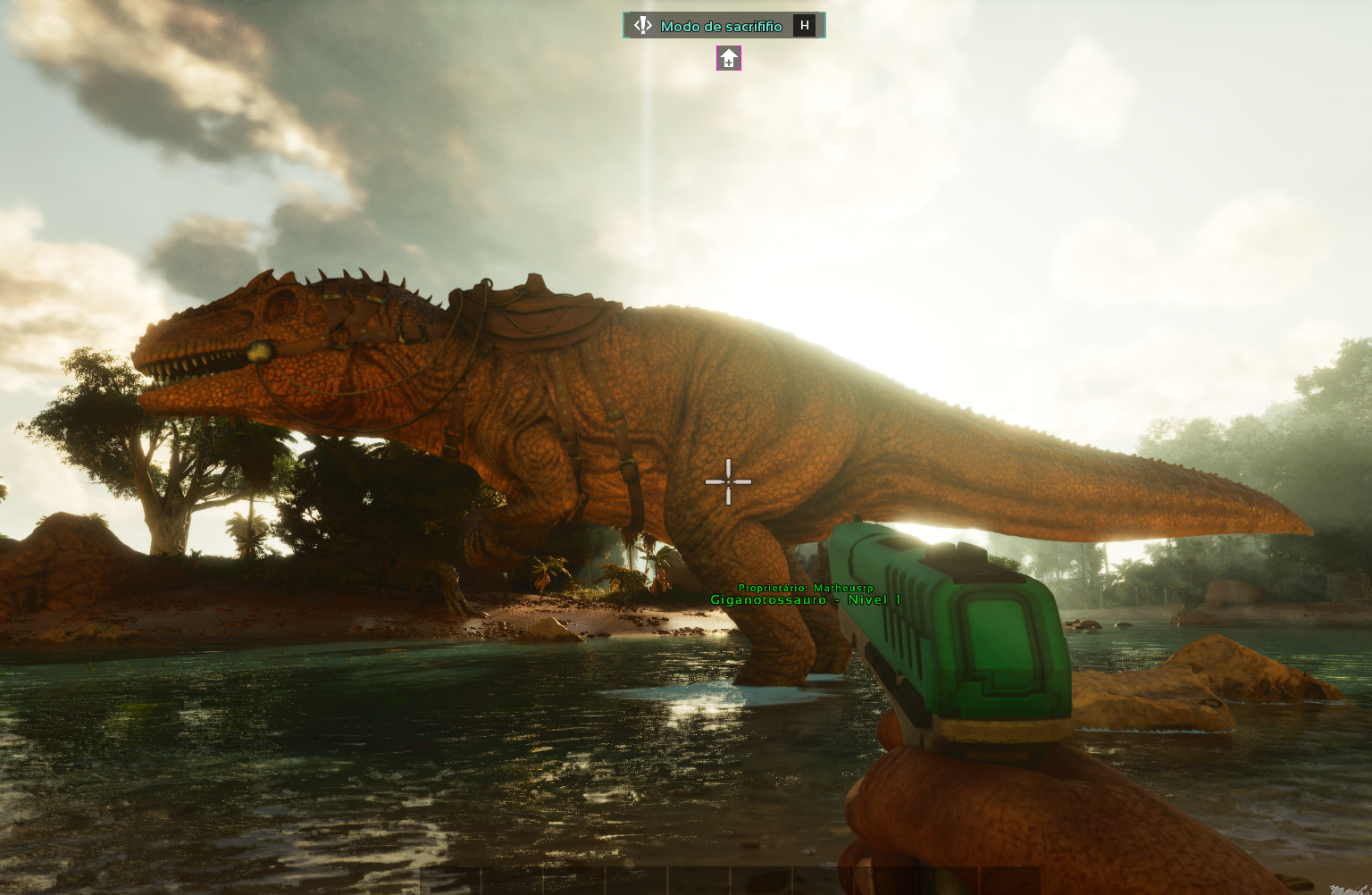The height and width of the screenshot is (895, 1372).
Task: Toggle the Modo de sacrifício banner
Action: tap(723, 26)
